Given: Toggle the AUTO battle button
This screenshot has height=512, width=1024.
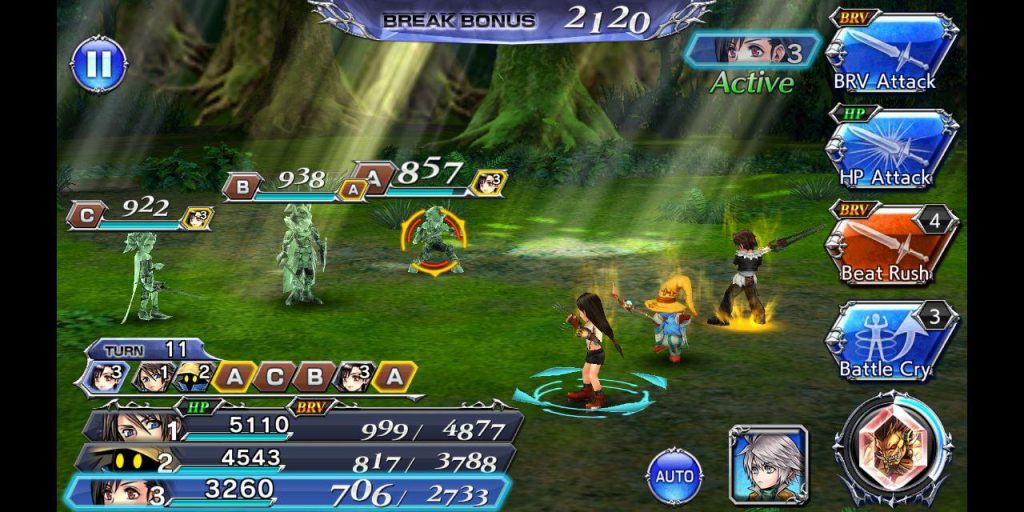Looking at the screenshot, I should tap(674, 475).
